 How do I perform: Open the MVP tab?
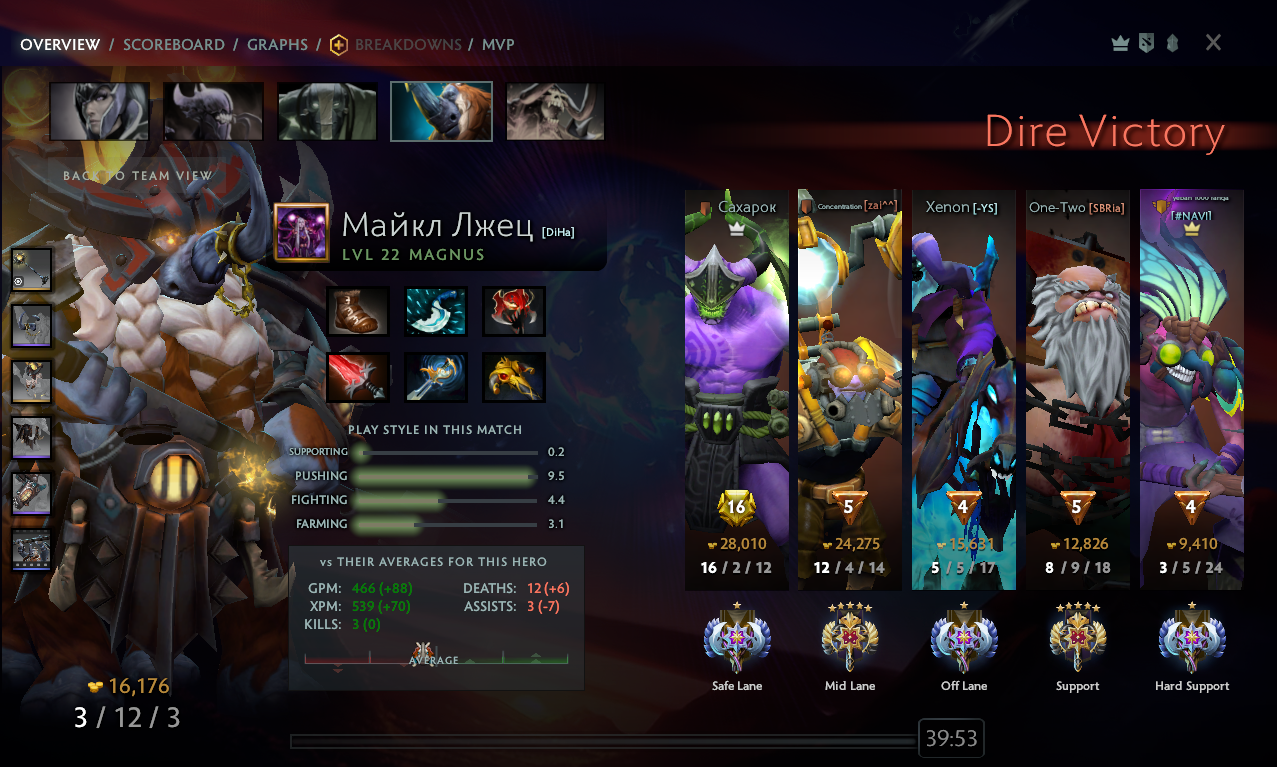(x=498, y=44)
